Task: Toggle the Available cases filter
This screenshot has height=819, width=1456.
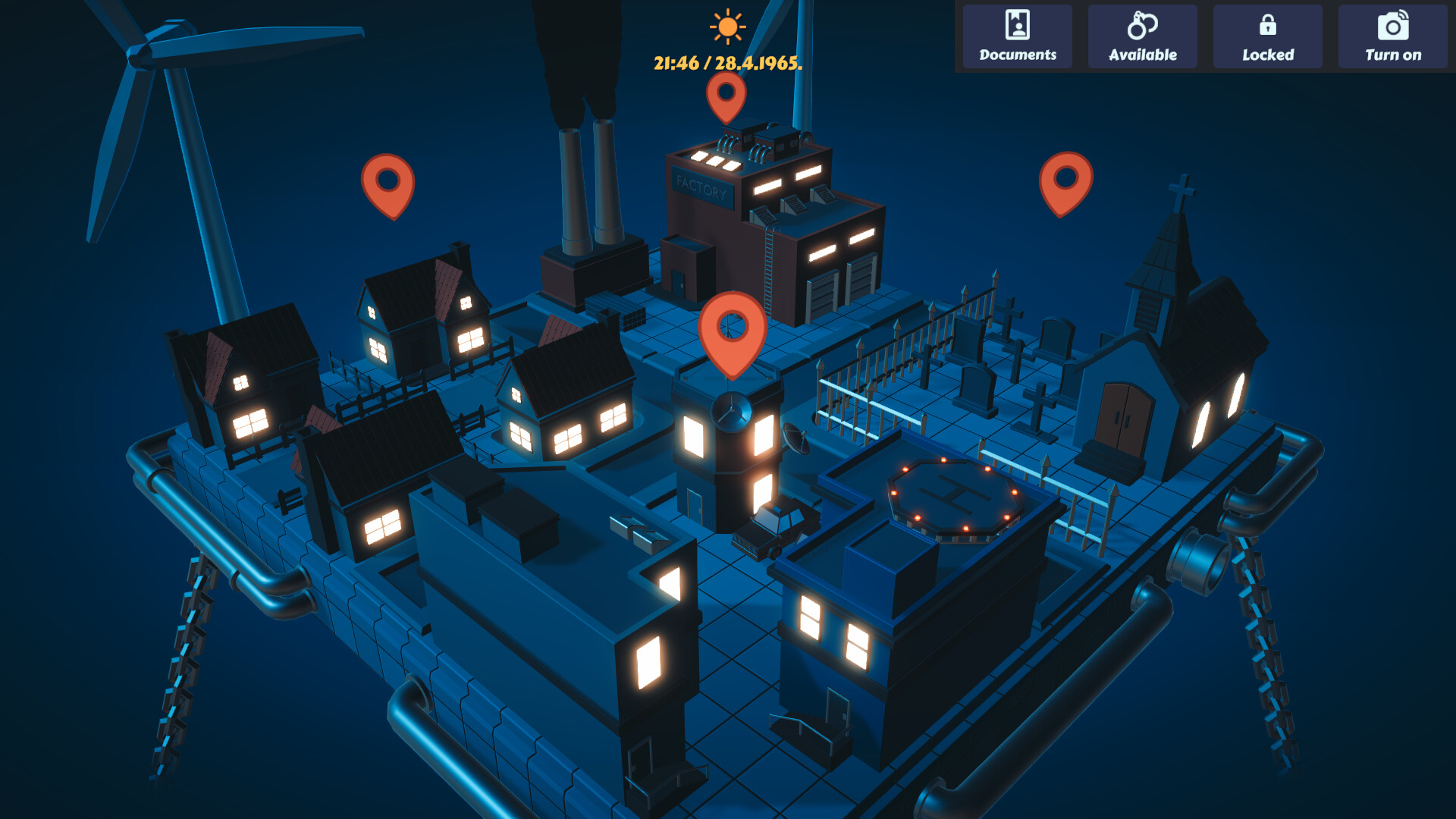Action: coord(1142,36)
